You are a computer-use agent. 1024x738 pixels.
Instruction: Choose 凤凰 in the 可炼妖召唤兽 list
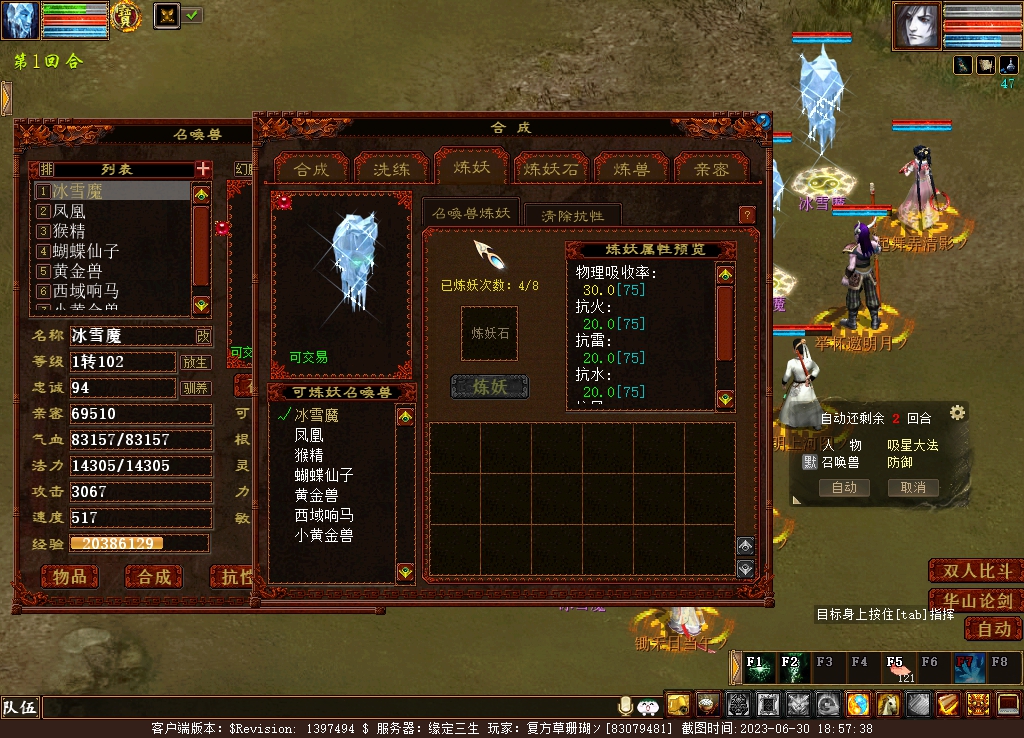[309, 435]
